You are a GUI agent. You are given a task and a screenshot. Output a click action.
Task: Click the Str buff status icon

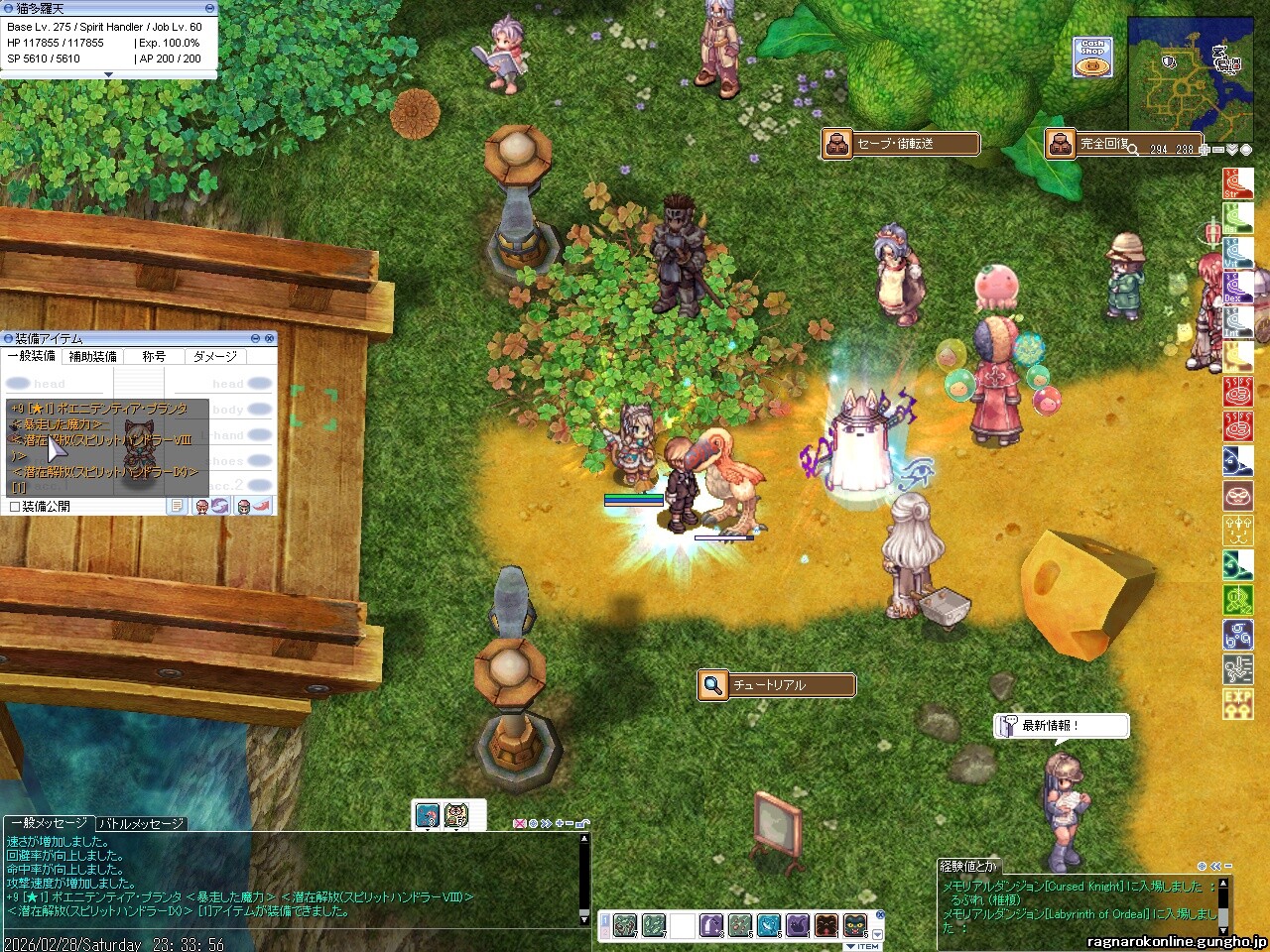pos(1237,184)
